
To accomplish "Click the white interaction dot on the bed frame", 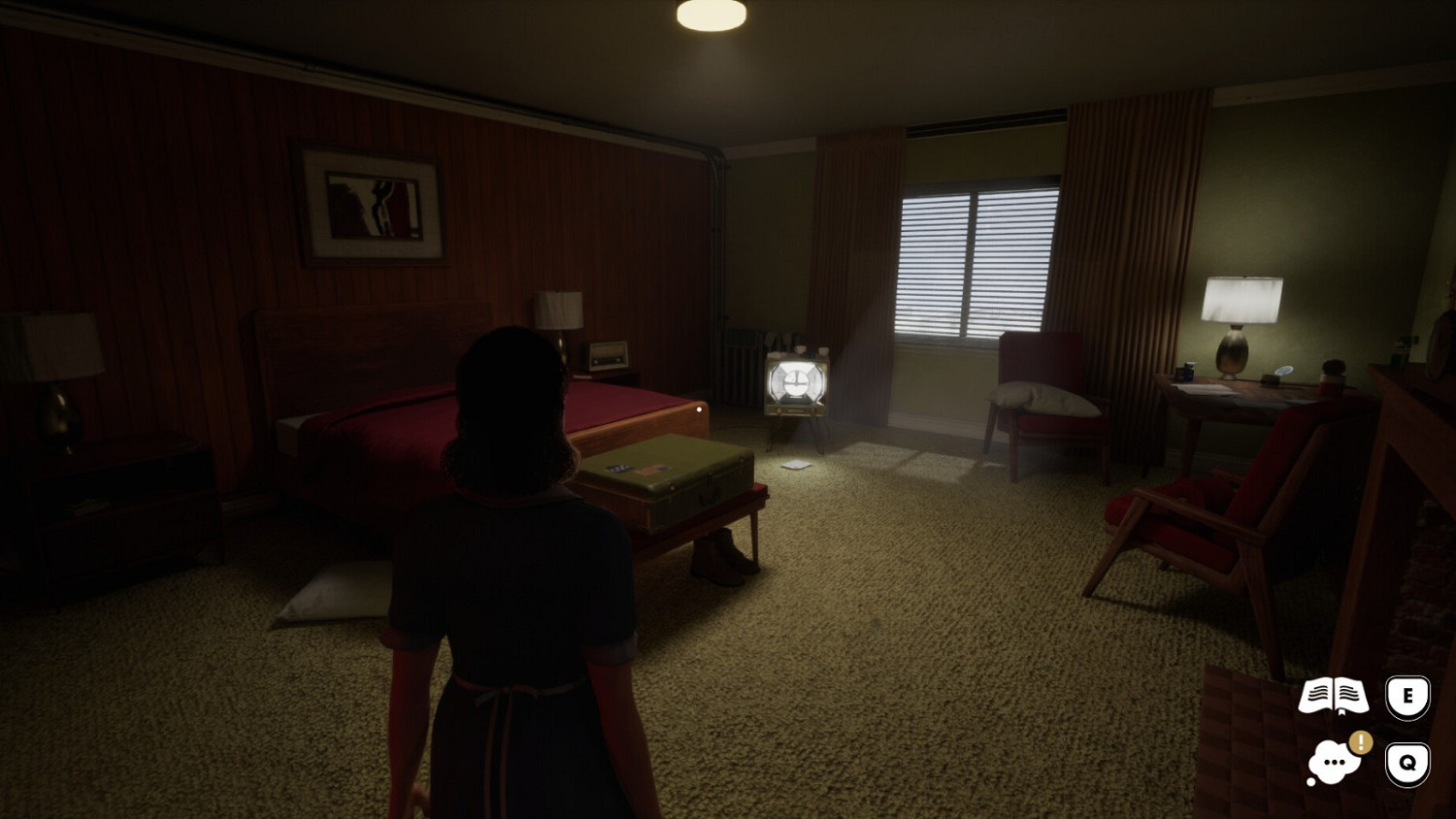I will click(x=701, y=409).
